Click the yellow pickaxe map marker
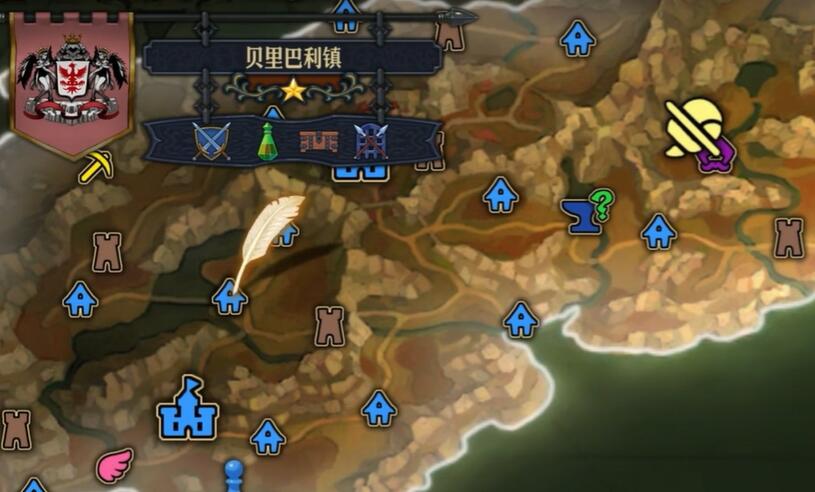Viewport: 815px width, 492px height. click(x=96, y=166)
